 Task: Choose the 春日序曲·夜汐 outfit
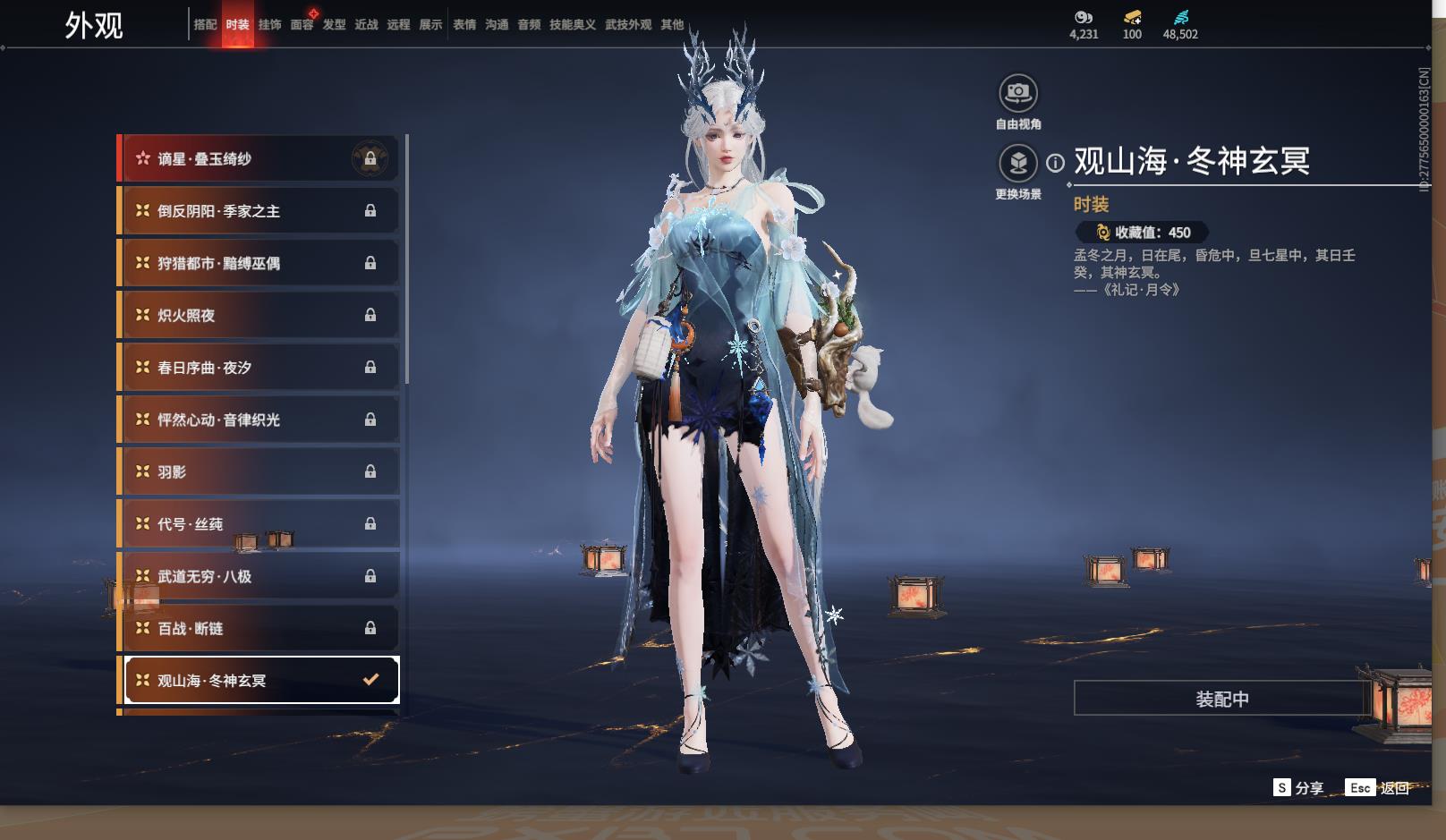pyautogui.click(x=259, y=368)
